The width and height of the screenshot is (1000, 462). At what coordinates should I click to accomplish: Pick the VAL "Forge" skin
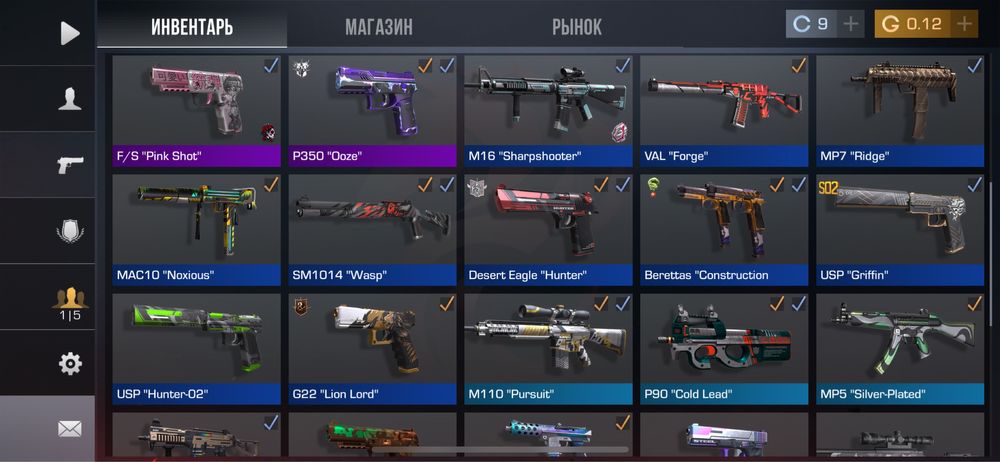pos(724,108)
